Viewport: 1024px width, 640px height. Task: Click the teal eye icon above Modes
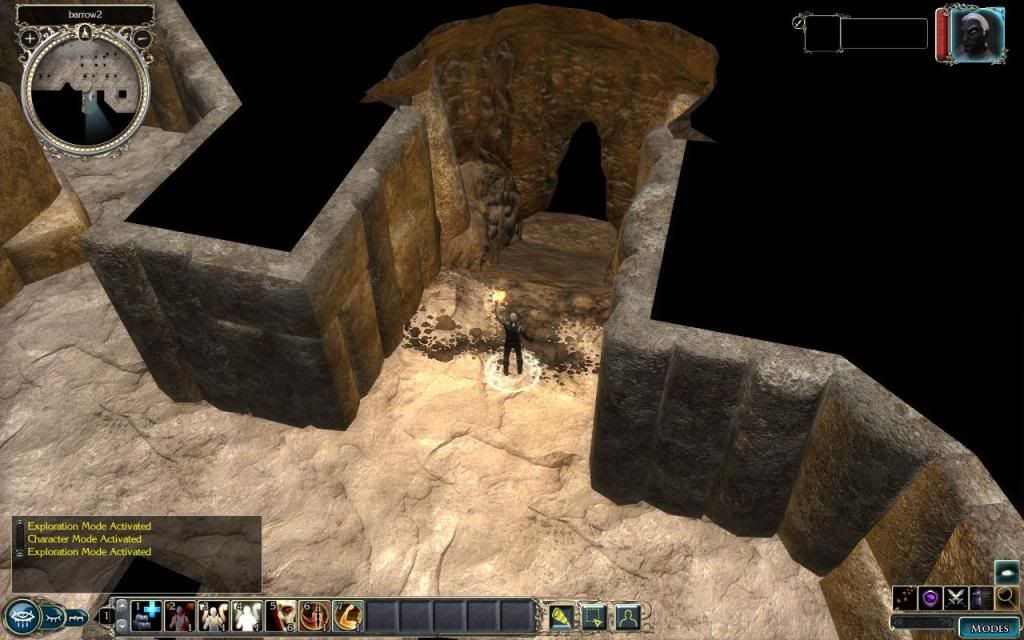coord(1006,572)
